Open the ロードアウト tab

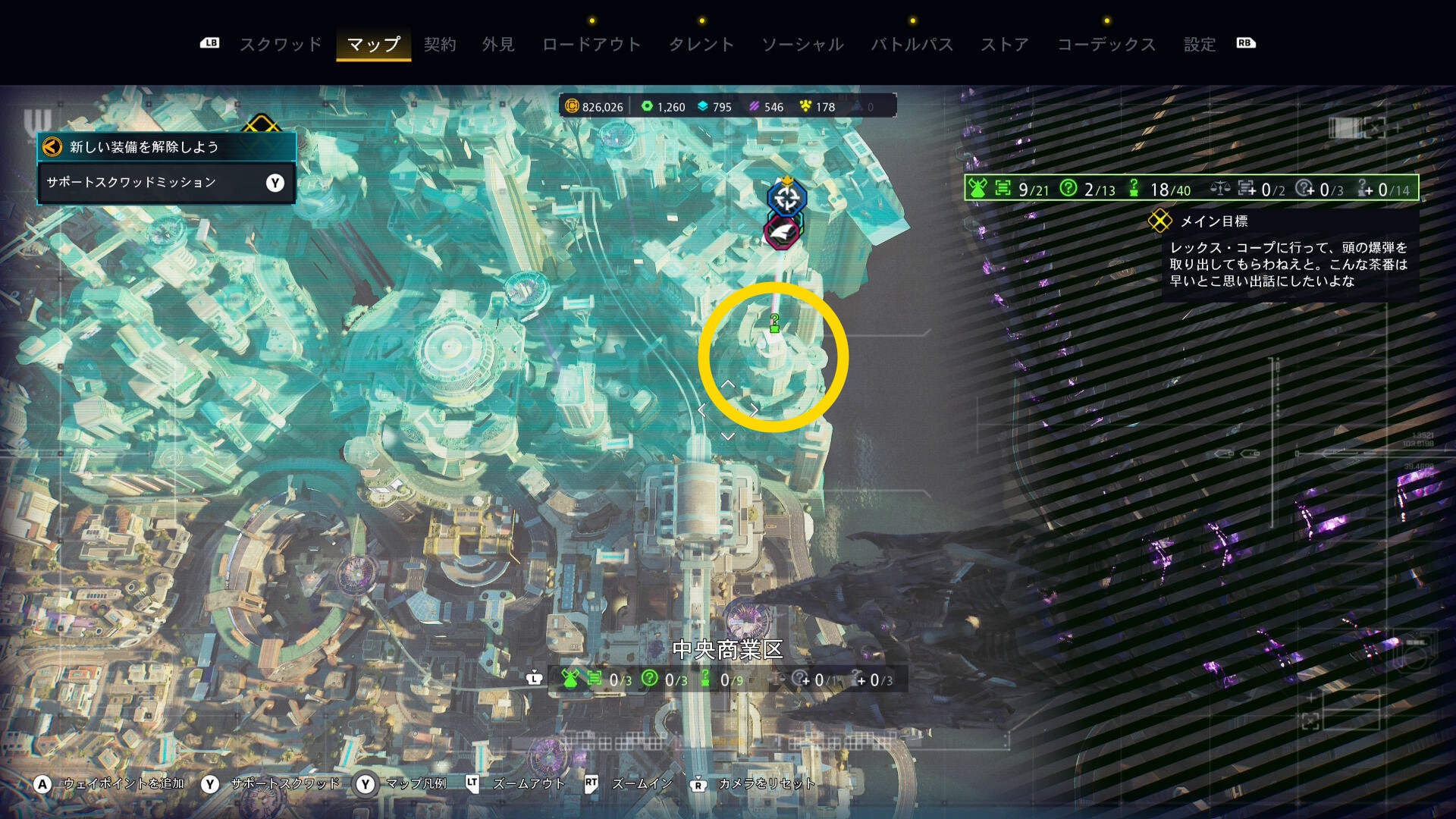[x=591, y=45]
